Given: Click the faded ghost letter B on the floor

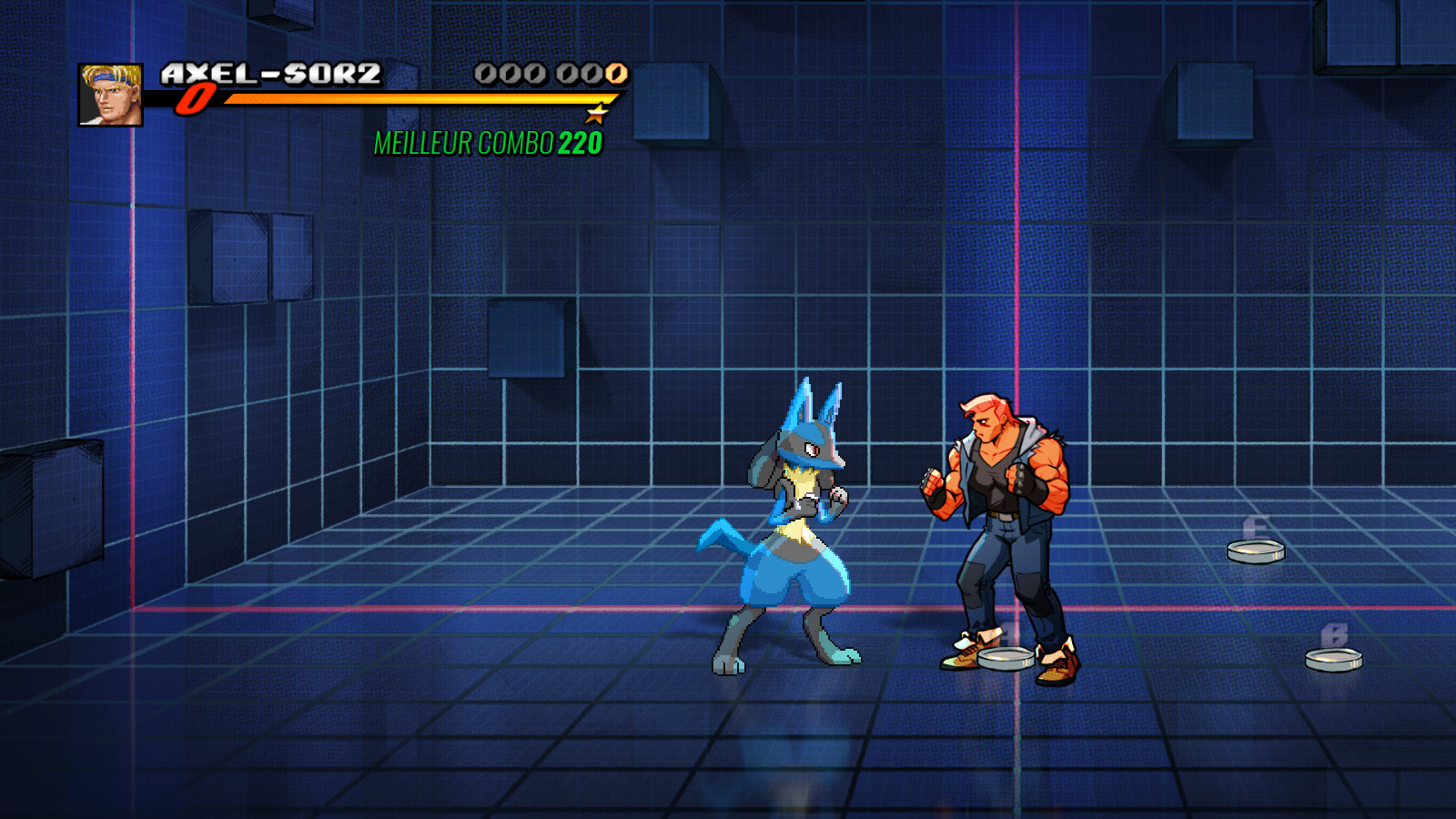Looking at the screenshot, I should click(x=1337, y=632).
